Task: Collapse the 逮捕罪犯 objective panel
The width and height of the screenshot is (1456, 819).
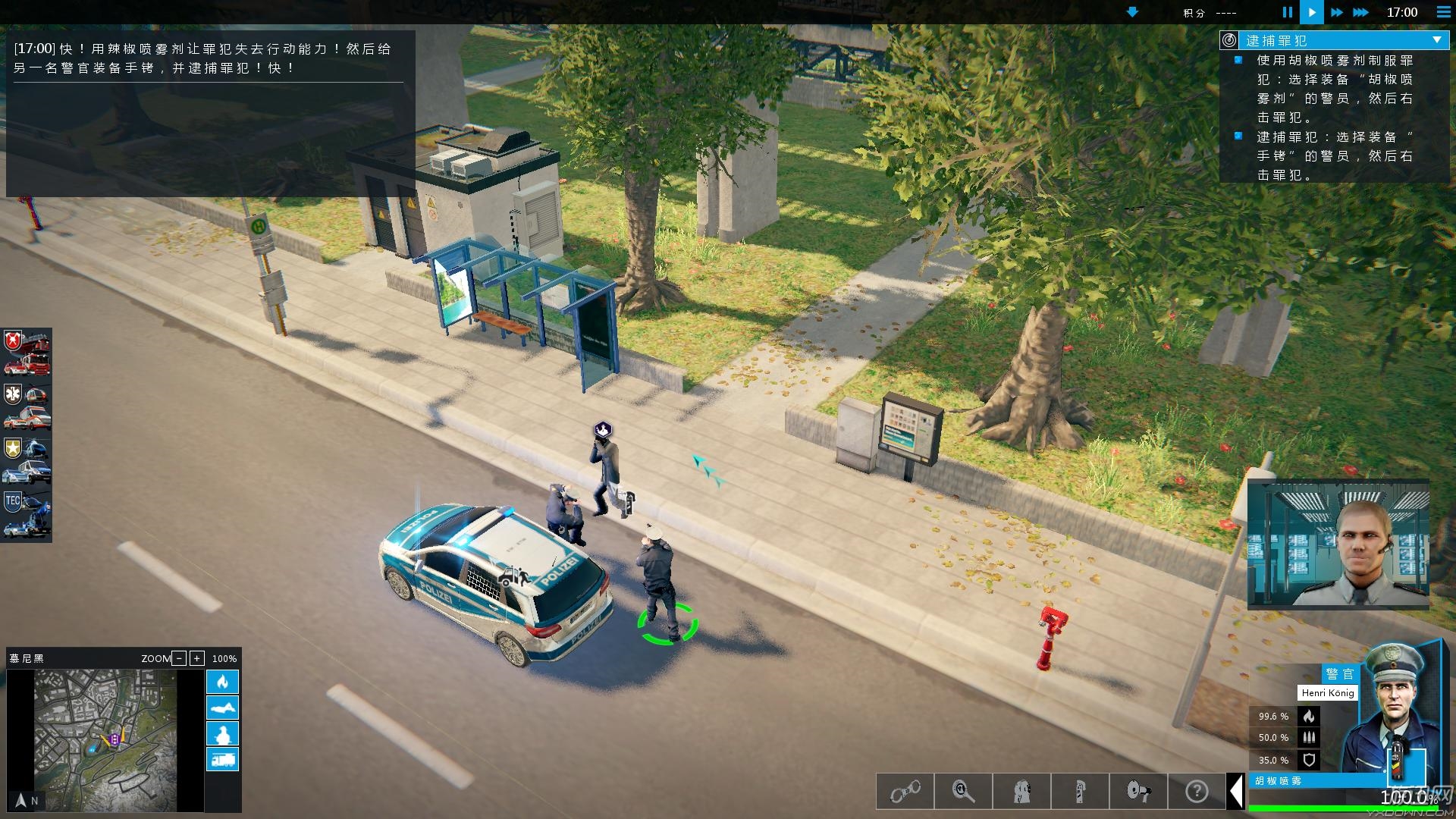Action: click(x=1437, y=40)
